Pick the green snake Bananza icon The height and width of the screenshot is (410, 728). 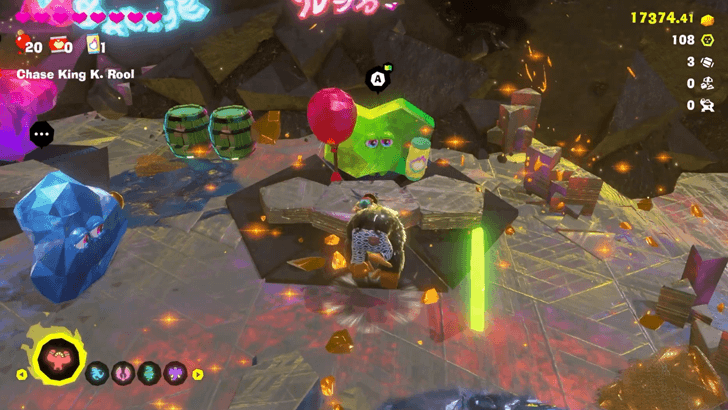tap(149, 374)
